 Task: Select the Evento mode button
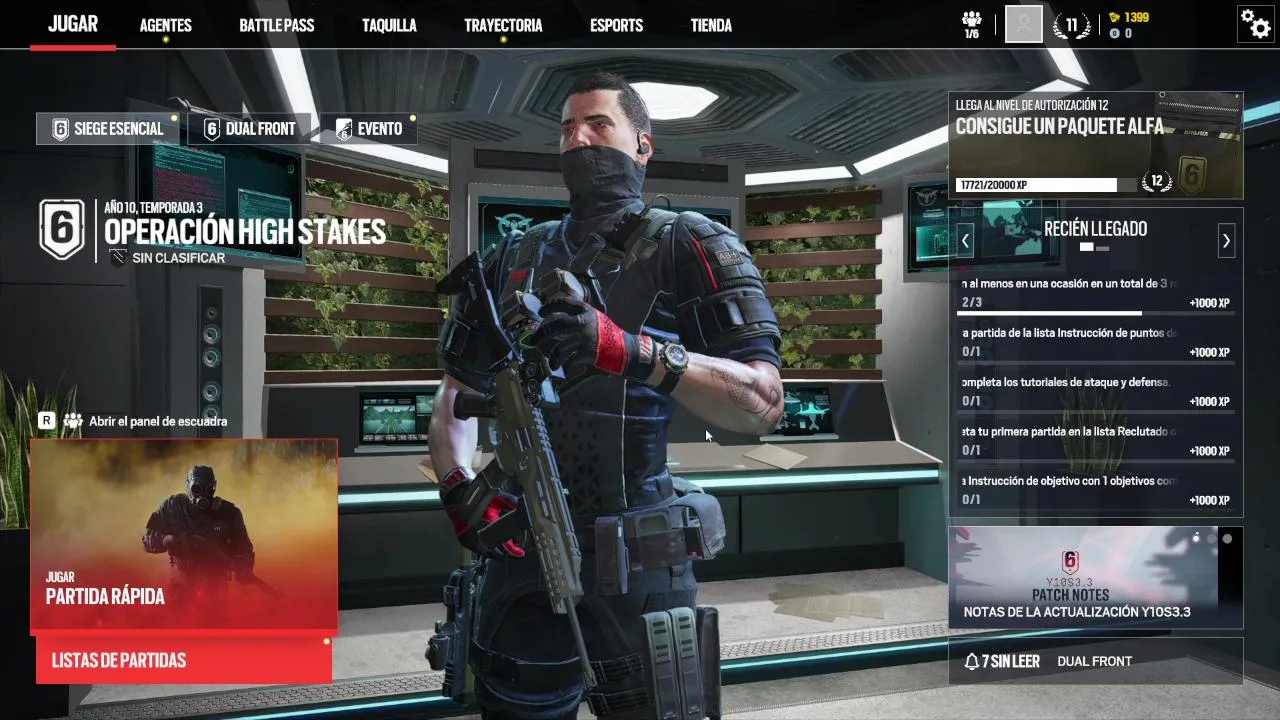(369, 129)
